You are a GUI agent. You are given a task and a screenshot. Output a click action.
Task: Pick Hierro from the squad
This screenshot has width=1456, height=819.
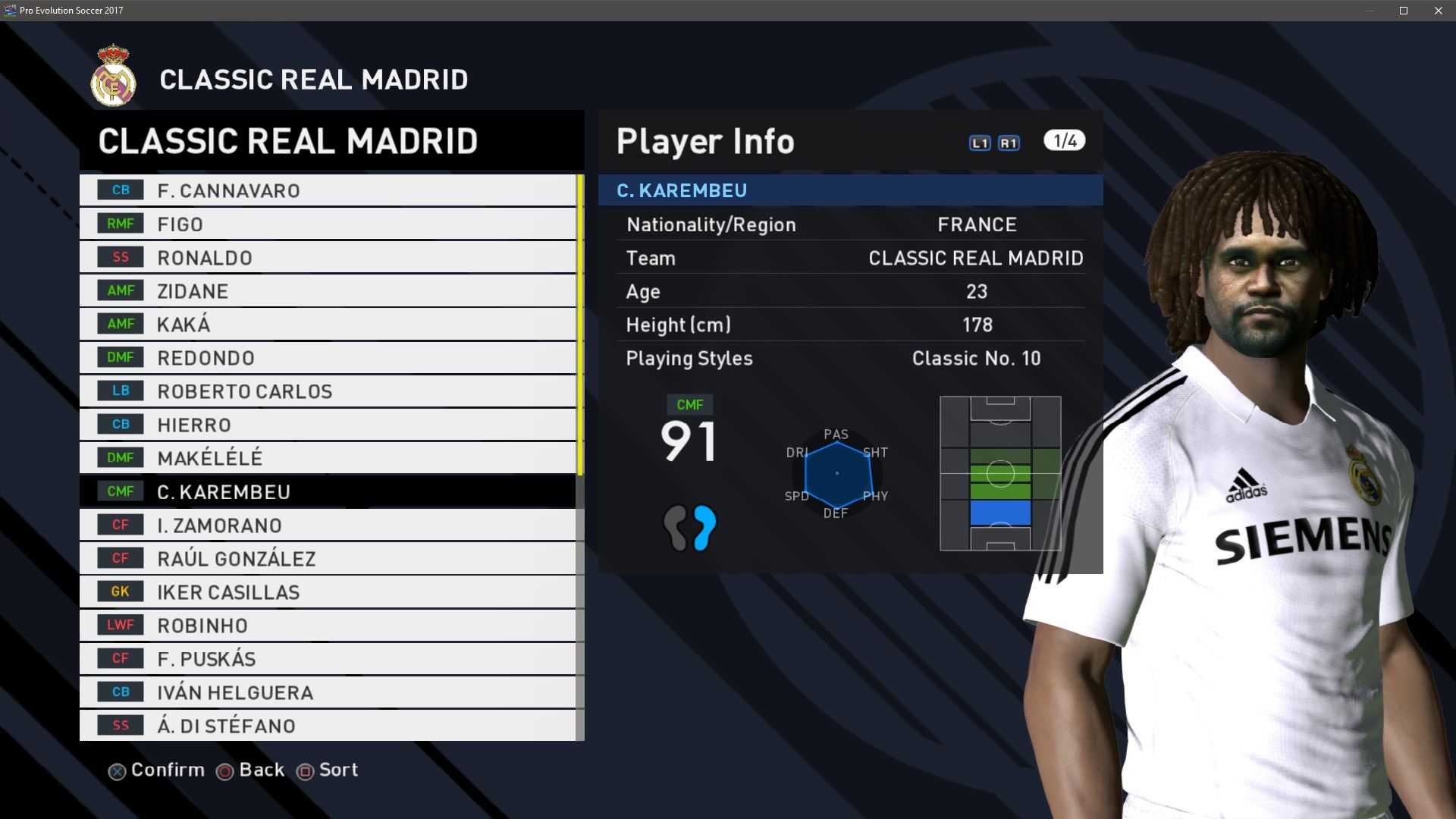[x=327, y=425]
